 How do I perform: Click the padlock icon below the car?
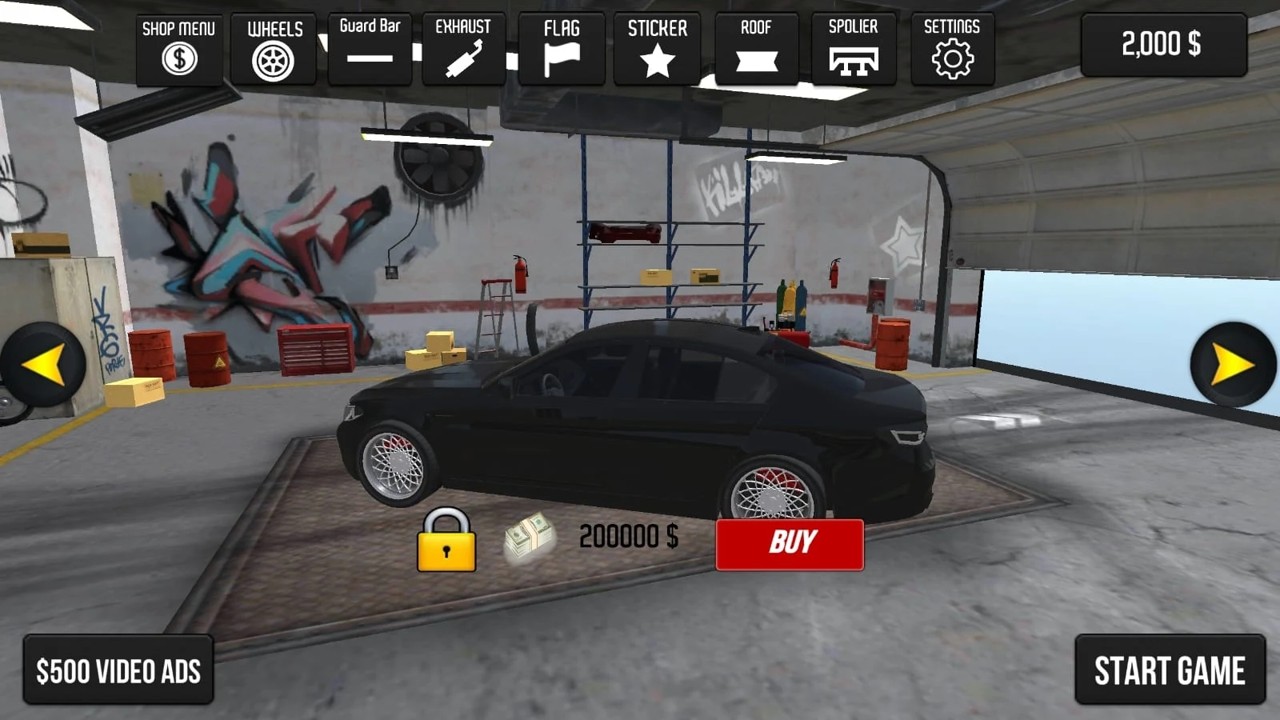pyautogui.click(x=446, y=541)
